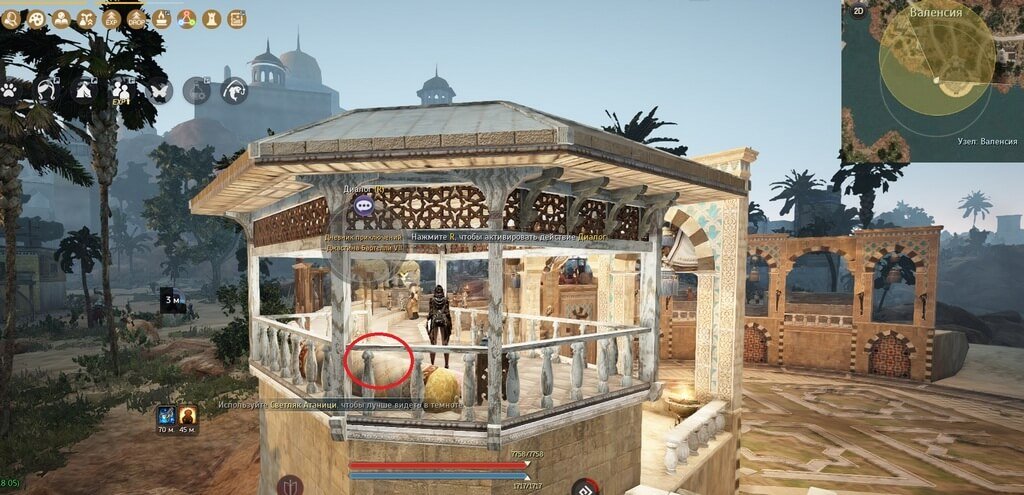Open the butterfly fairy icon

(160, 90)
